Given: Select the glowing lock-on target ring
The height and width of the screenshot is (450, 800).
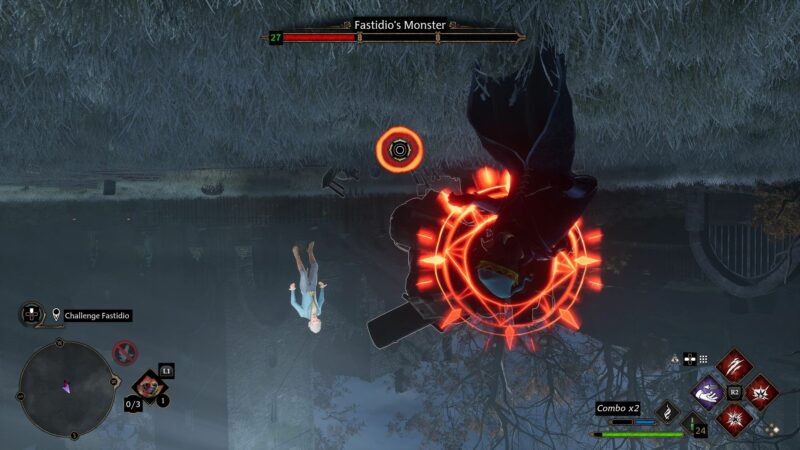Looking at the screenshot, I should [399, 150].
